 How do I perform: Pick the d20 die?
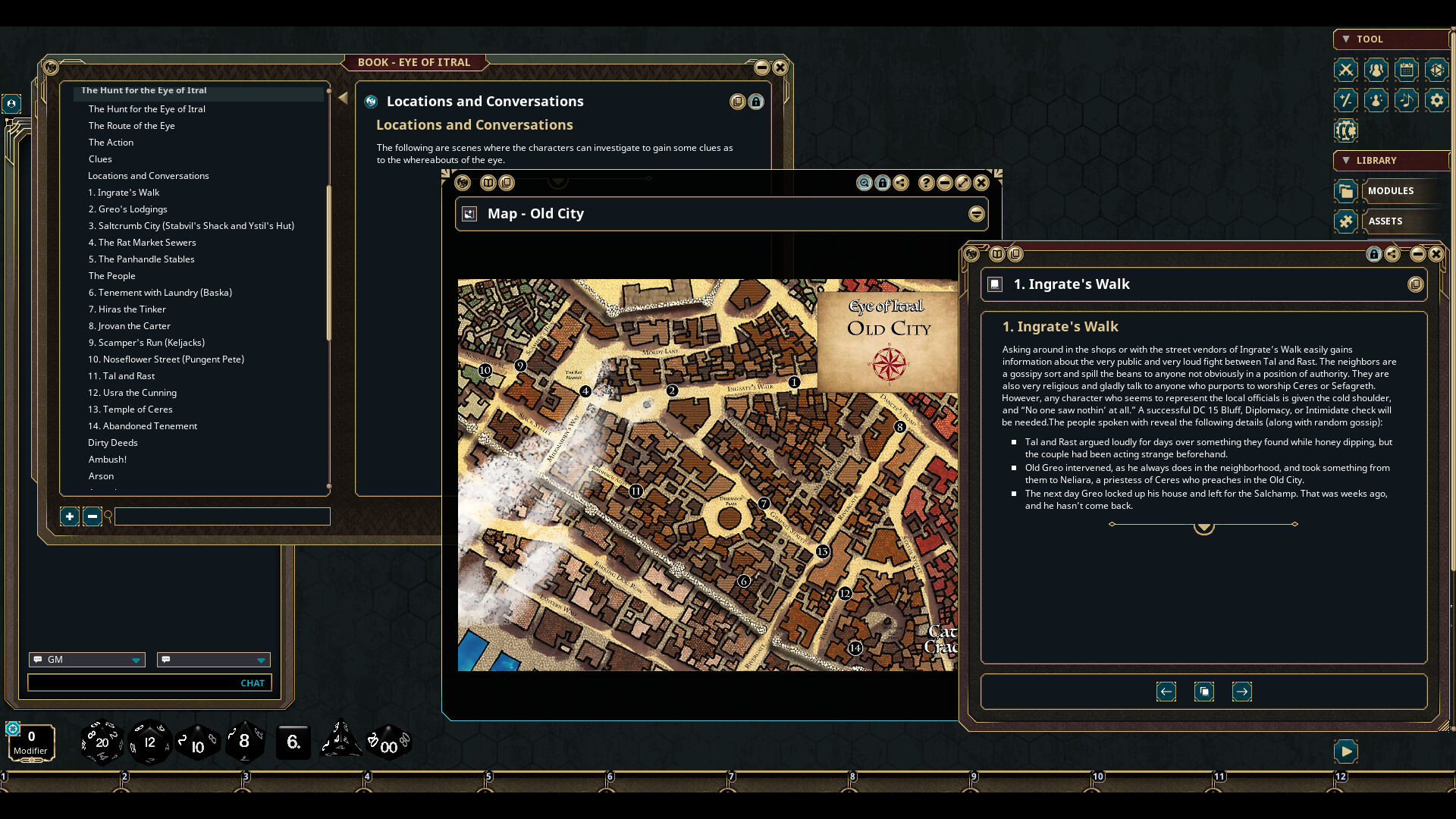click(102, 742)
